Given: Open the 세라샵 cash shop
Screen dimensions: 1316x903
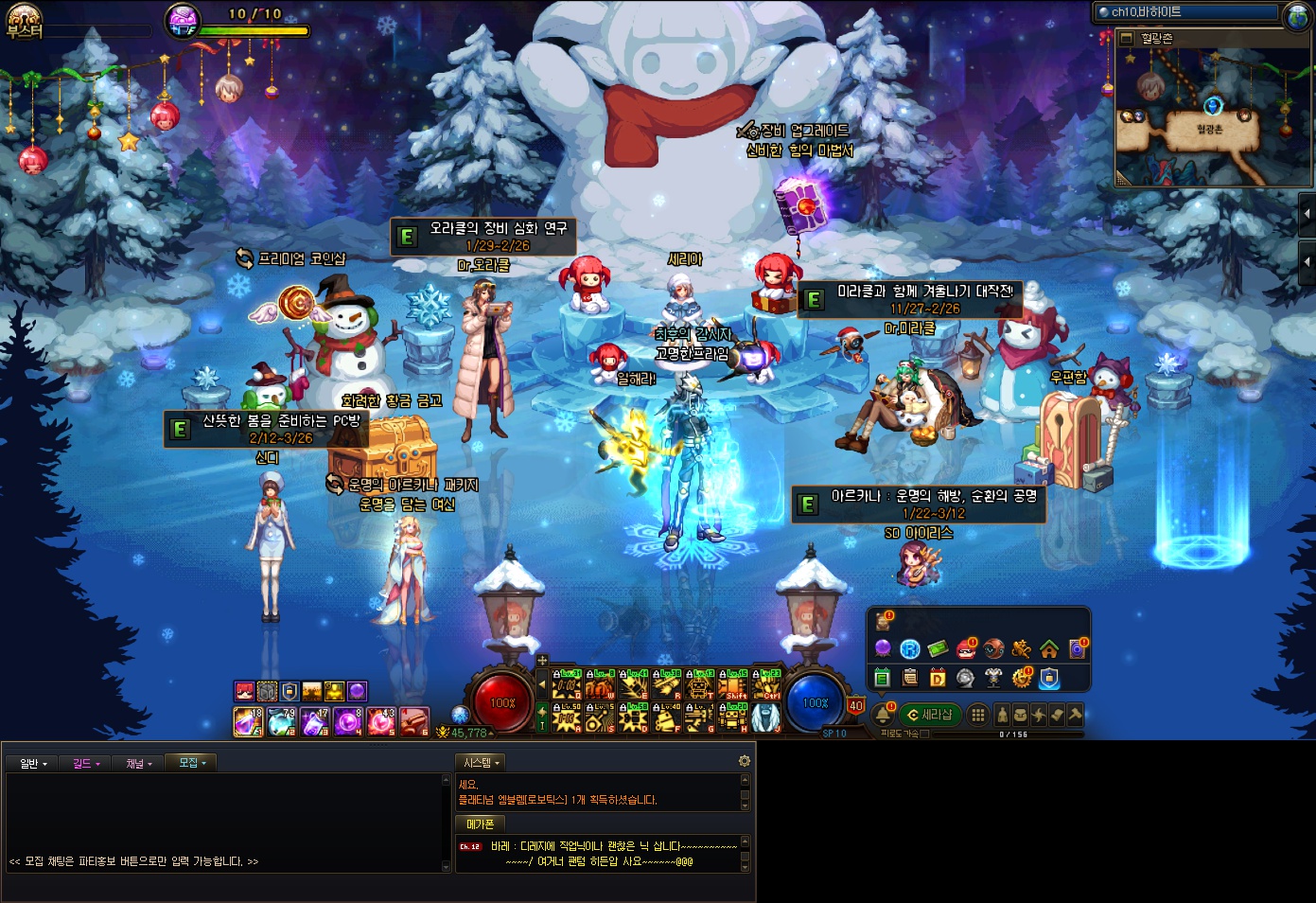Looking at the screenshot, I should [930, 715].
